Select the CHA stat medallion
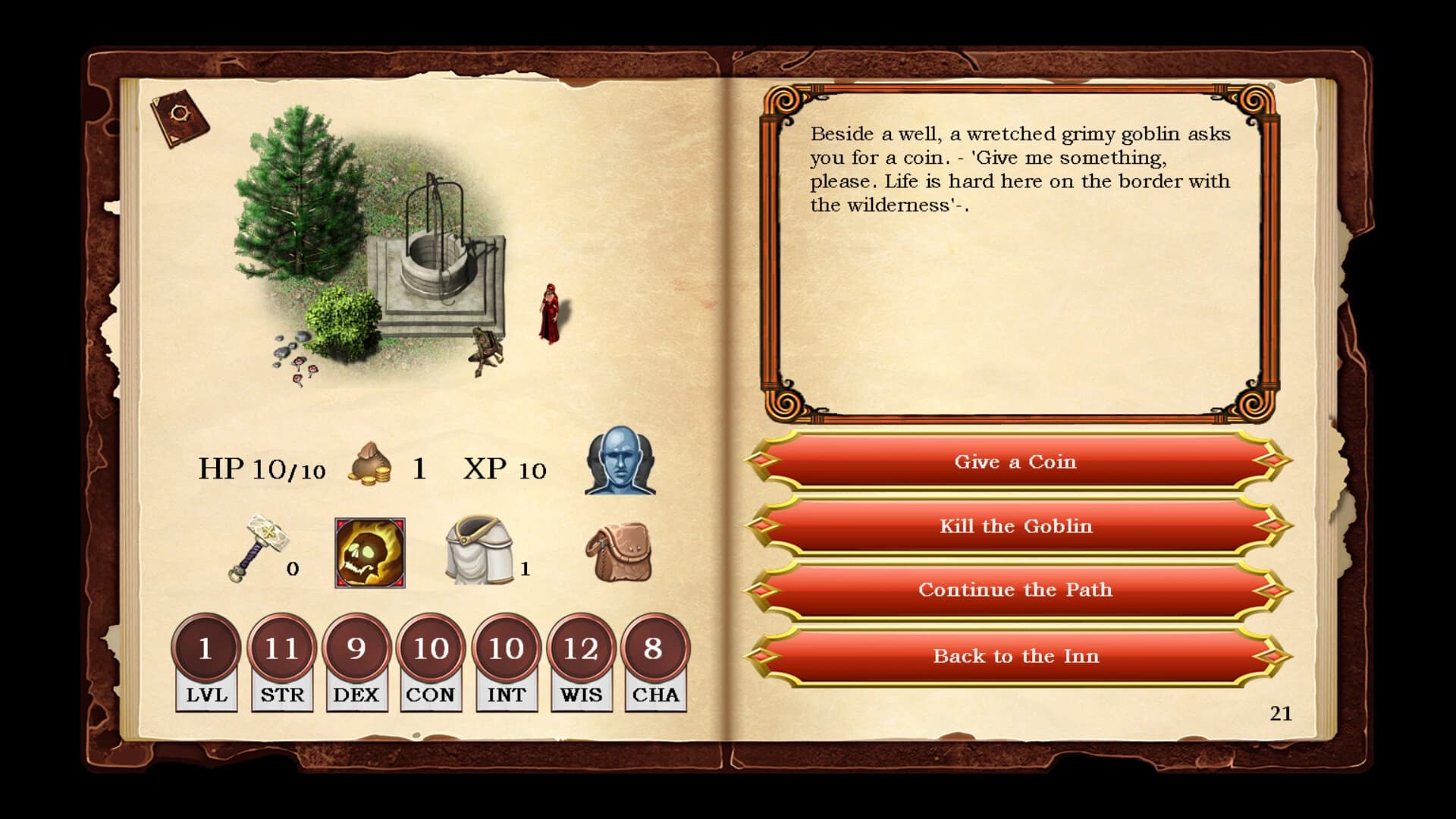1456x819 pixels. point(654,648)
